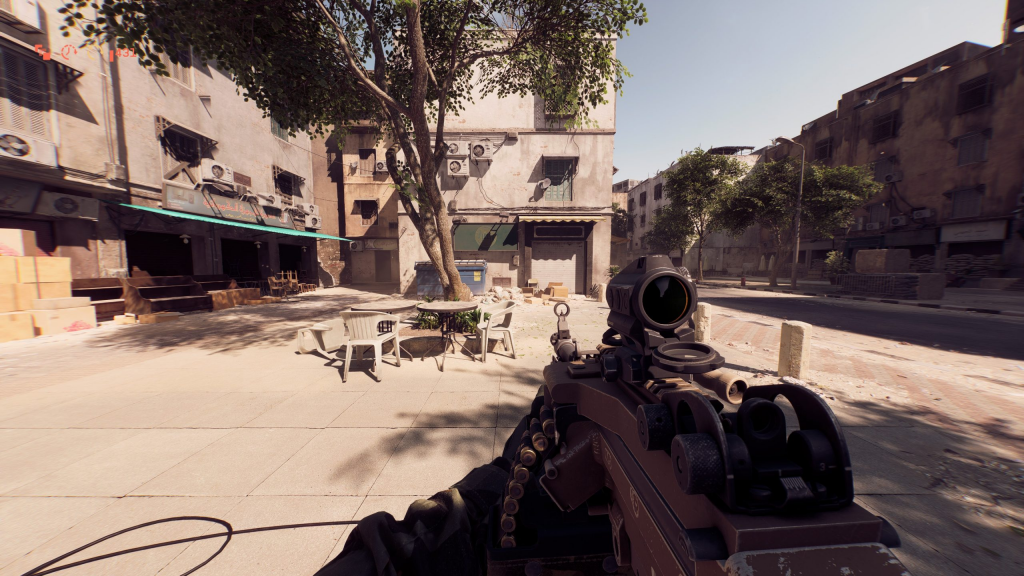Click the red clock latency icon

tap(68, 50)
